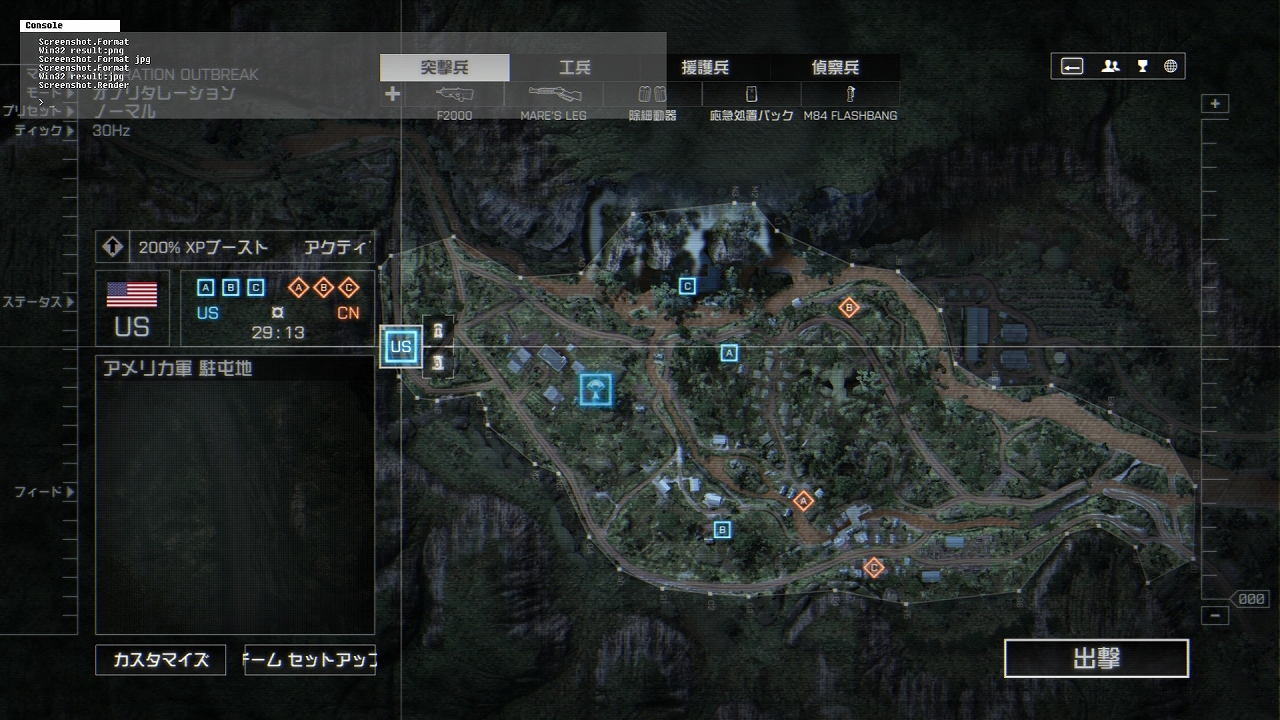Image resolution: width=1280 pixels, height=720 pixels.
Task: Zoom out the map with minus button
Action: click(x=1215, y=616)
